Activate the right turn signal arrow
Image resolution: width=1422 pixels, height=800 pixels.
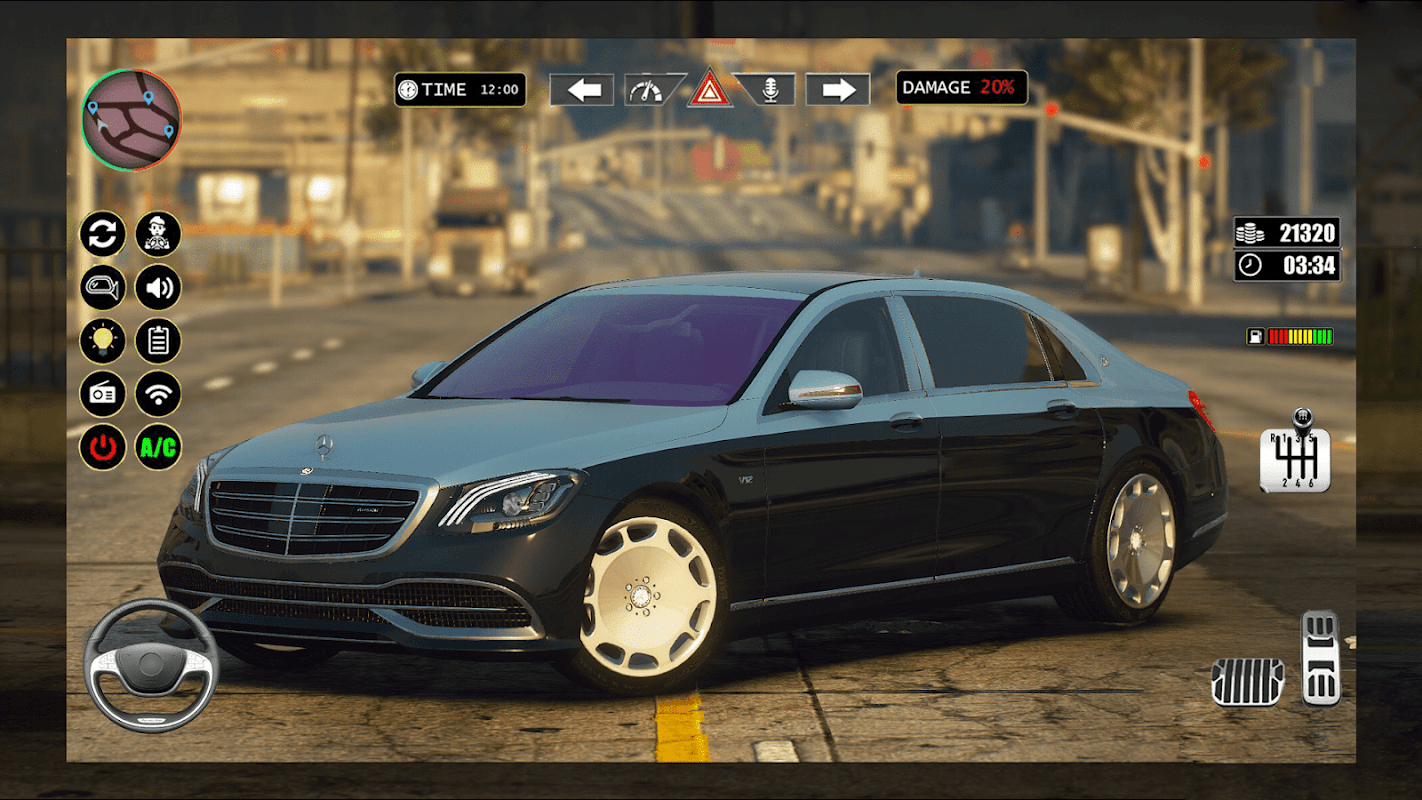tap(837, 90)
